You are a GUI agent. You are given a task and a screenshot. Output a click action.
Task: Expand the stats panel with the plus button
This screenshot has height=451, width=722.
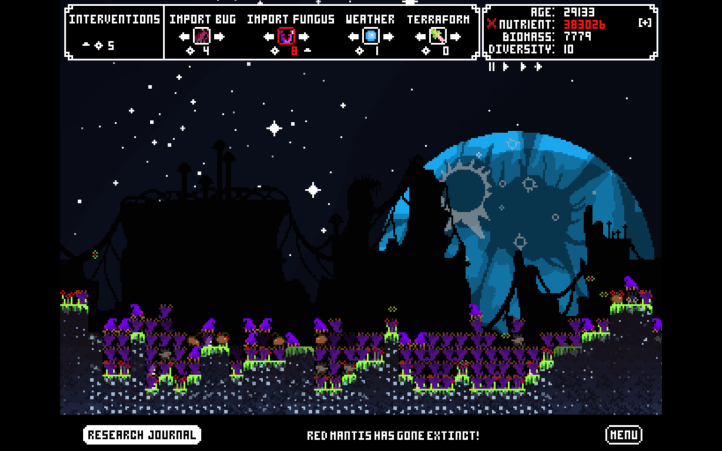(645, 23)
